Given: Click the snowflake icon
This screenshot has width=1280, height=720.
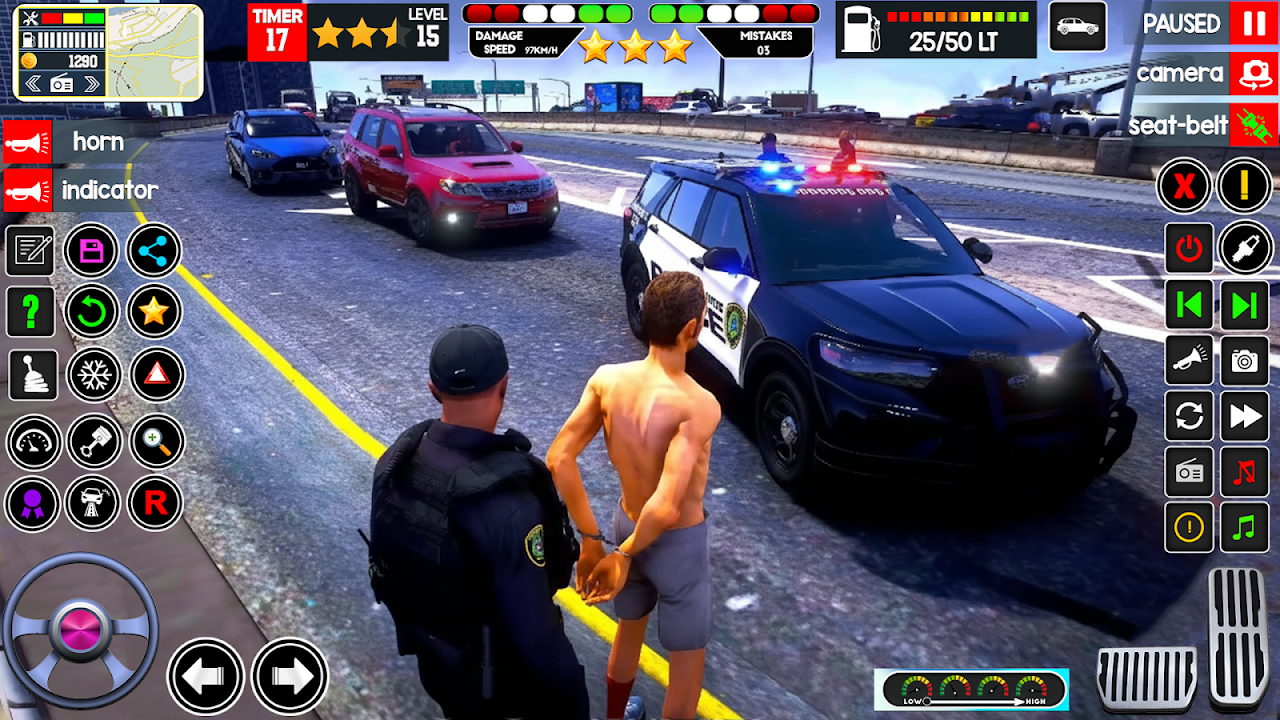Looking at the screenshot, I should [93, 375].
